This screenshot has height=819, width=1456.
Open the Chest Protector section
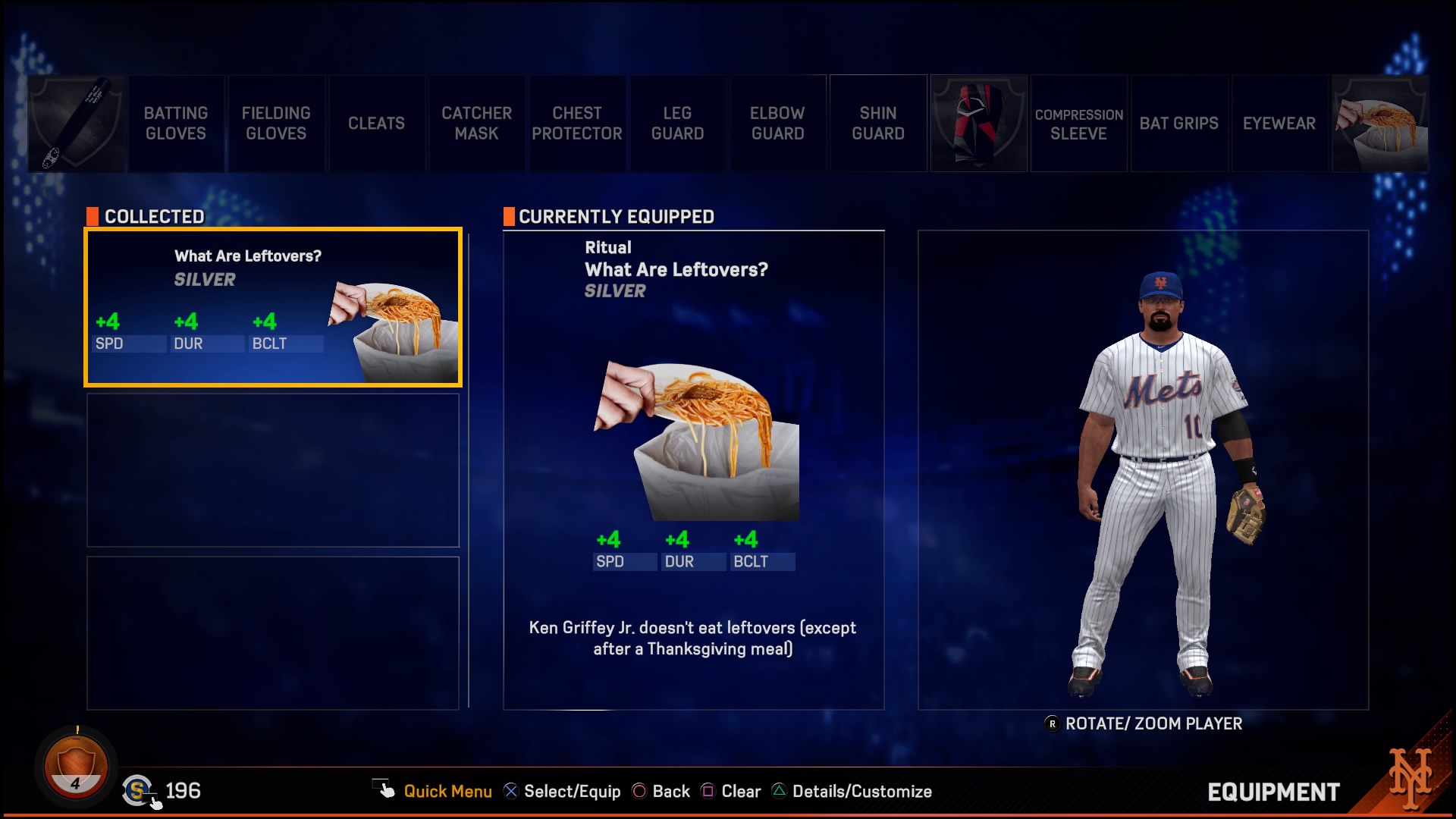pyautogui.click(x=576, y=123)
